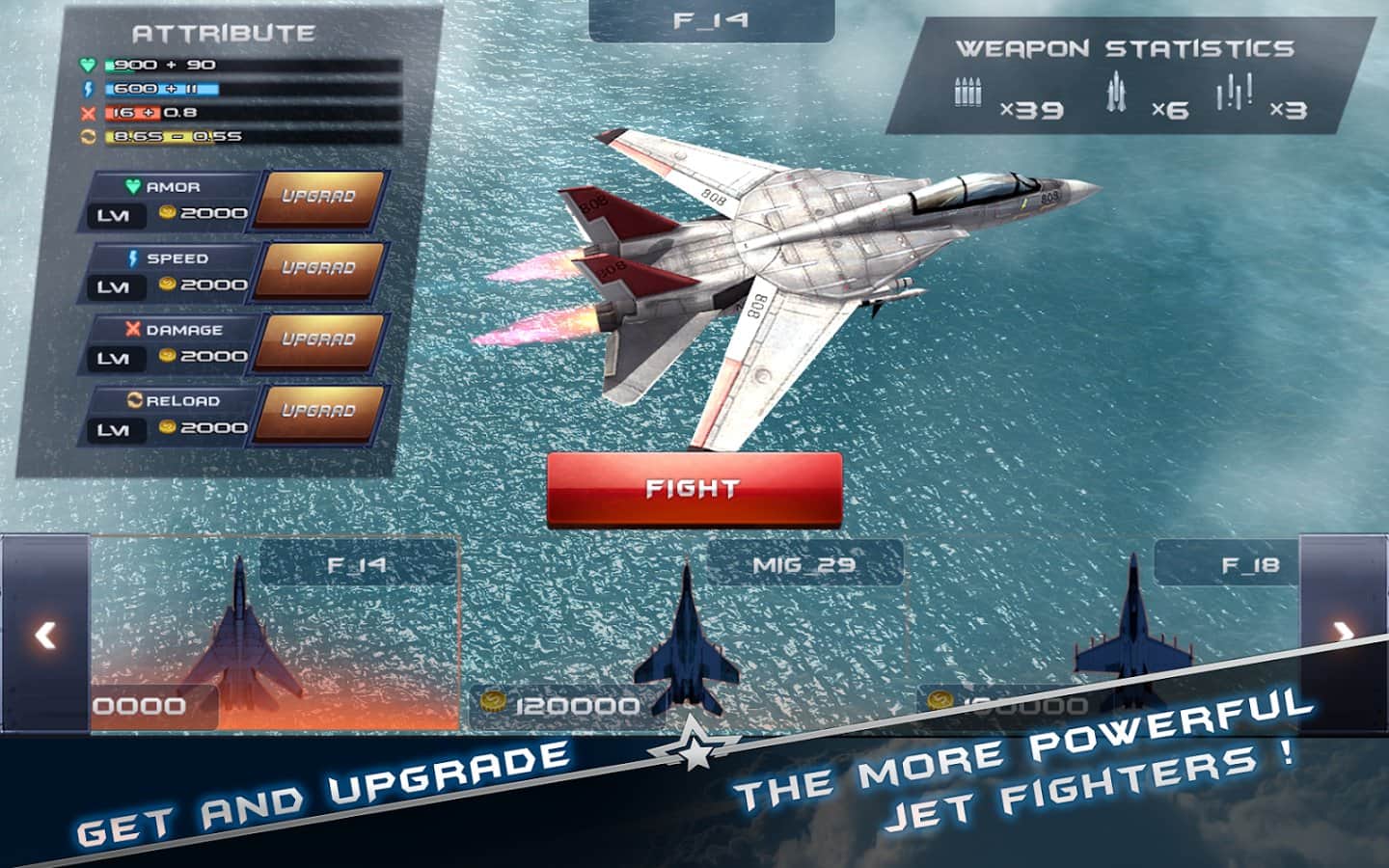The height and width of the screenshot is (868, 1389).
Task: Click the coin icon next to Armor cost
Action: click(x=166, y=214)
